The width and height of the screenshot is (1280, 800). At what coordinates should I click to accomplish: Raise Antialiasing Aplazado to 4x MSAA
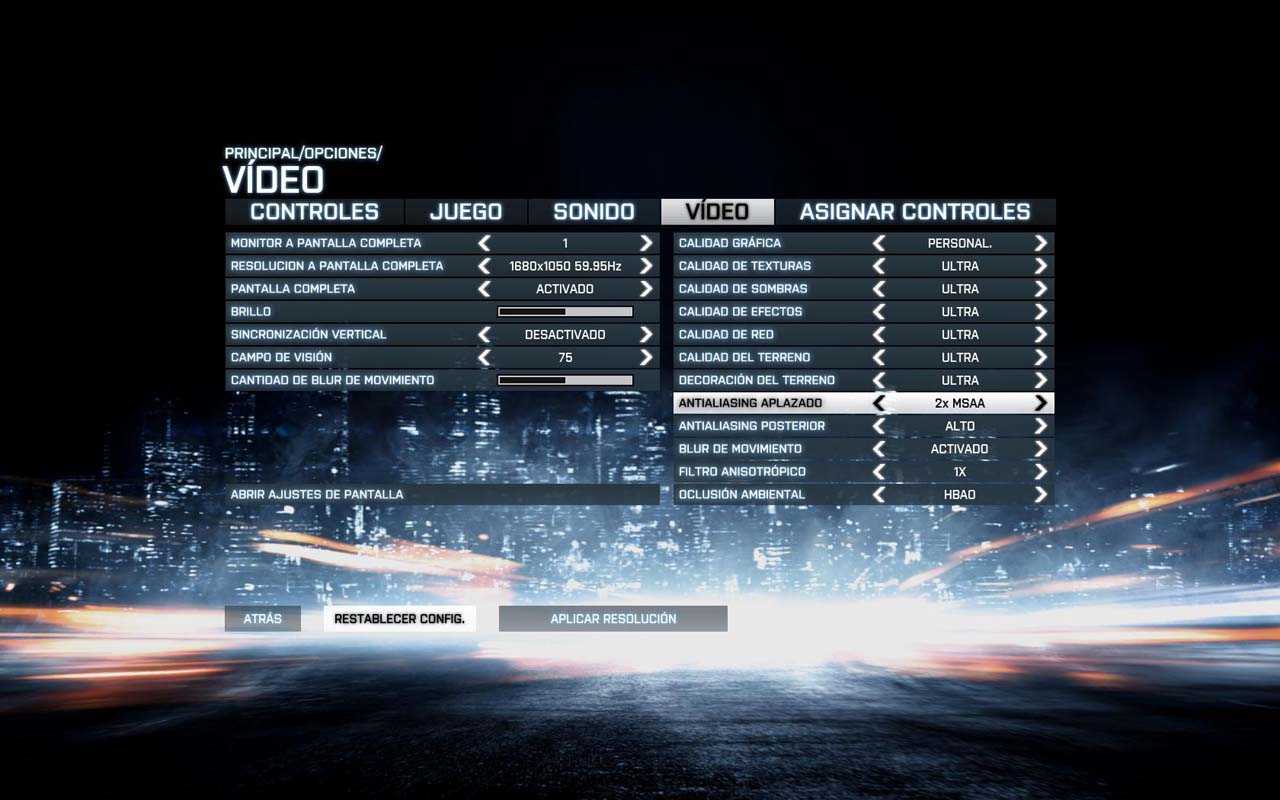[x=1040, y=402]
